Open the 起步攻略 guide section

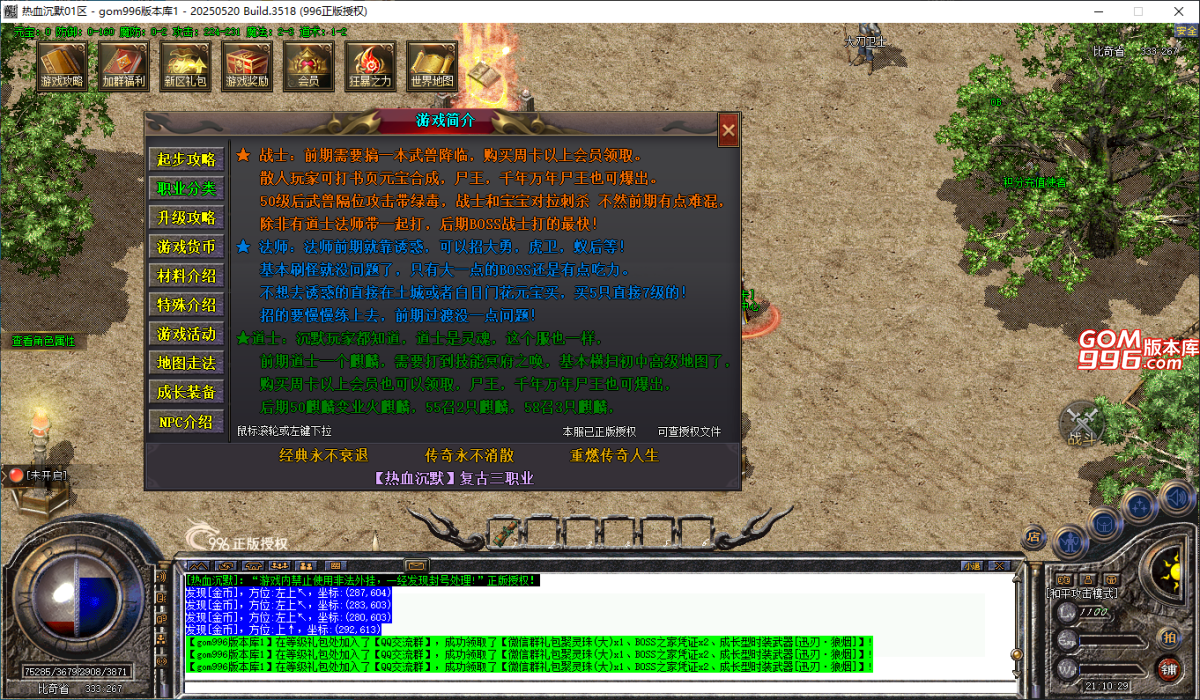coord(186,159)
